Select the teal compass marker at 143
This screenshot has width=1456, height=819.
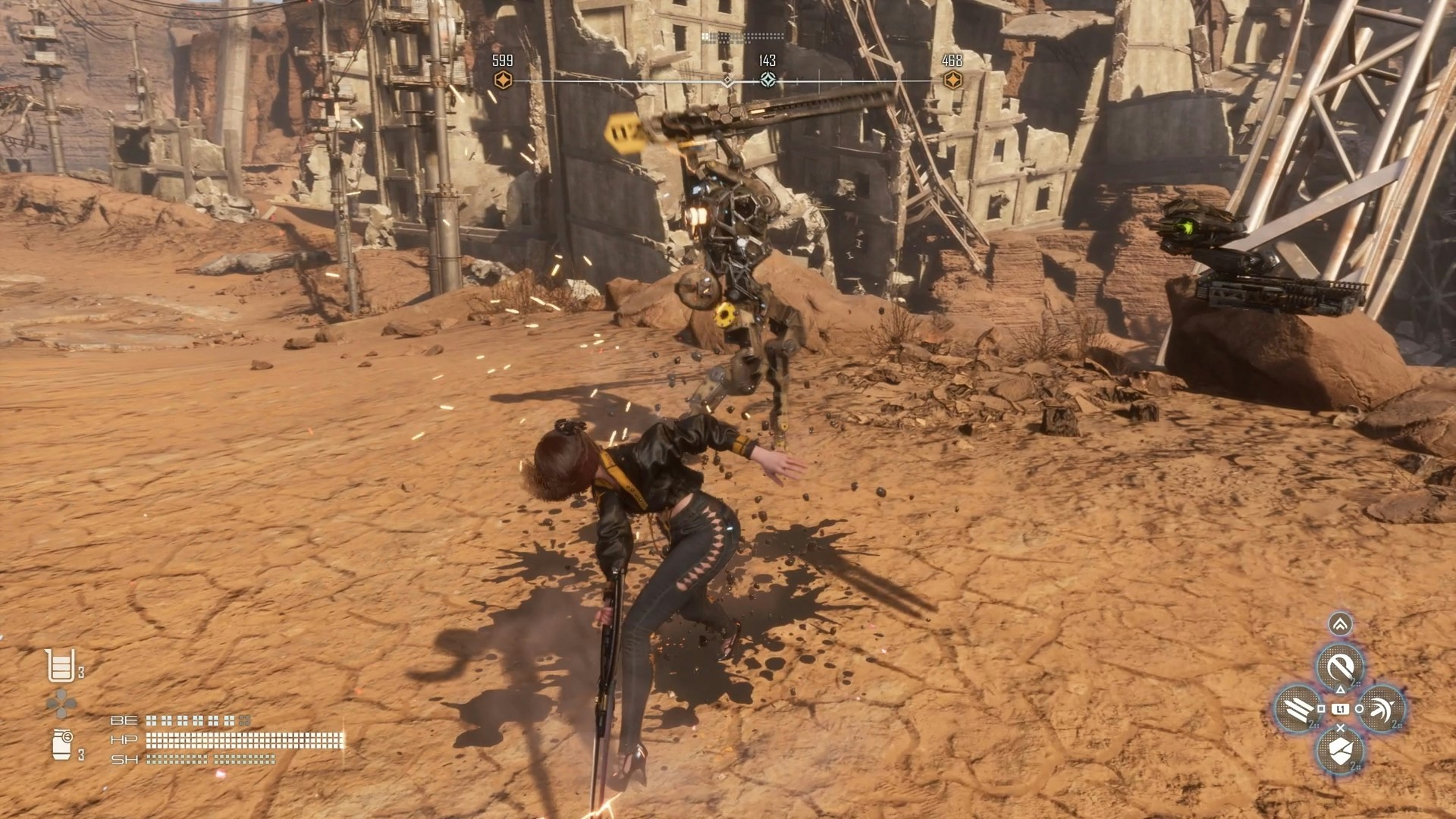click(x=767, y=80)
